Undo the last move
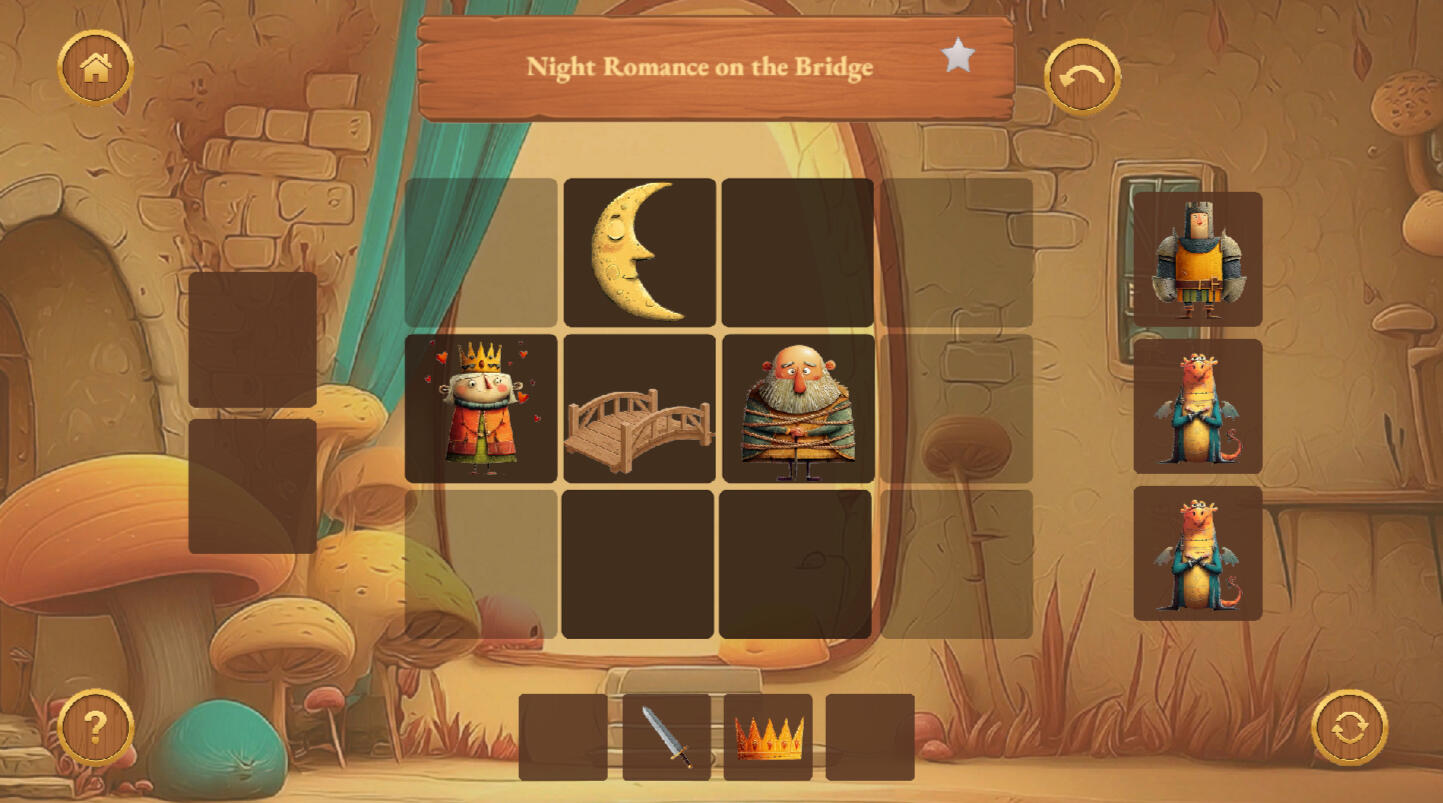The width and height of the screenshot is (1443, 803). [1082, 77]
